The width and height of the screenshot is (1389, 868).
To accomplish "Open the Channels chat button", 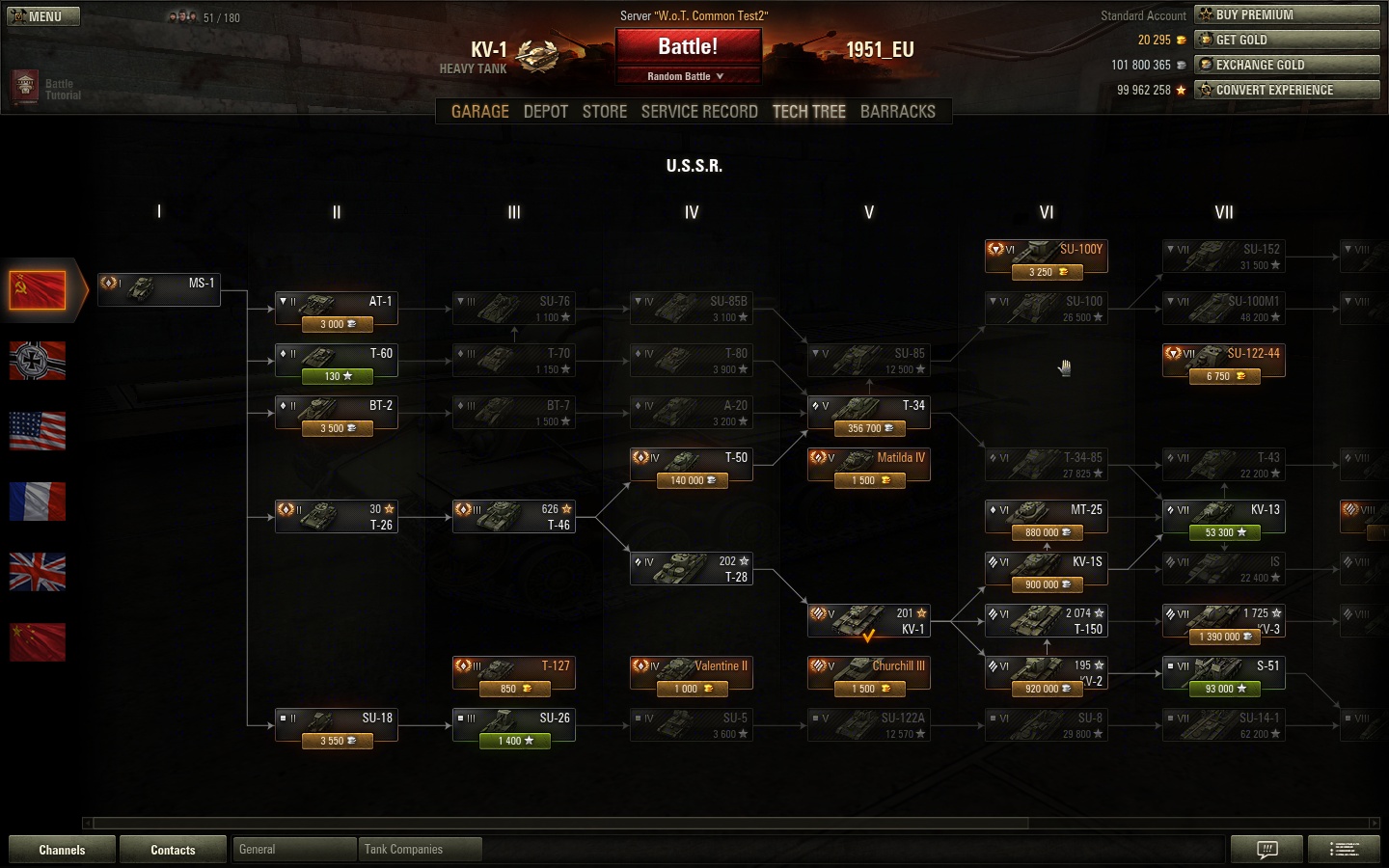I will click(x=62, y=850).
